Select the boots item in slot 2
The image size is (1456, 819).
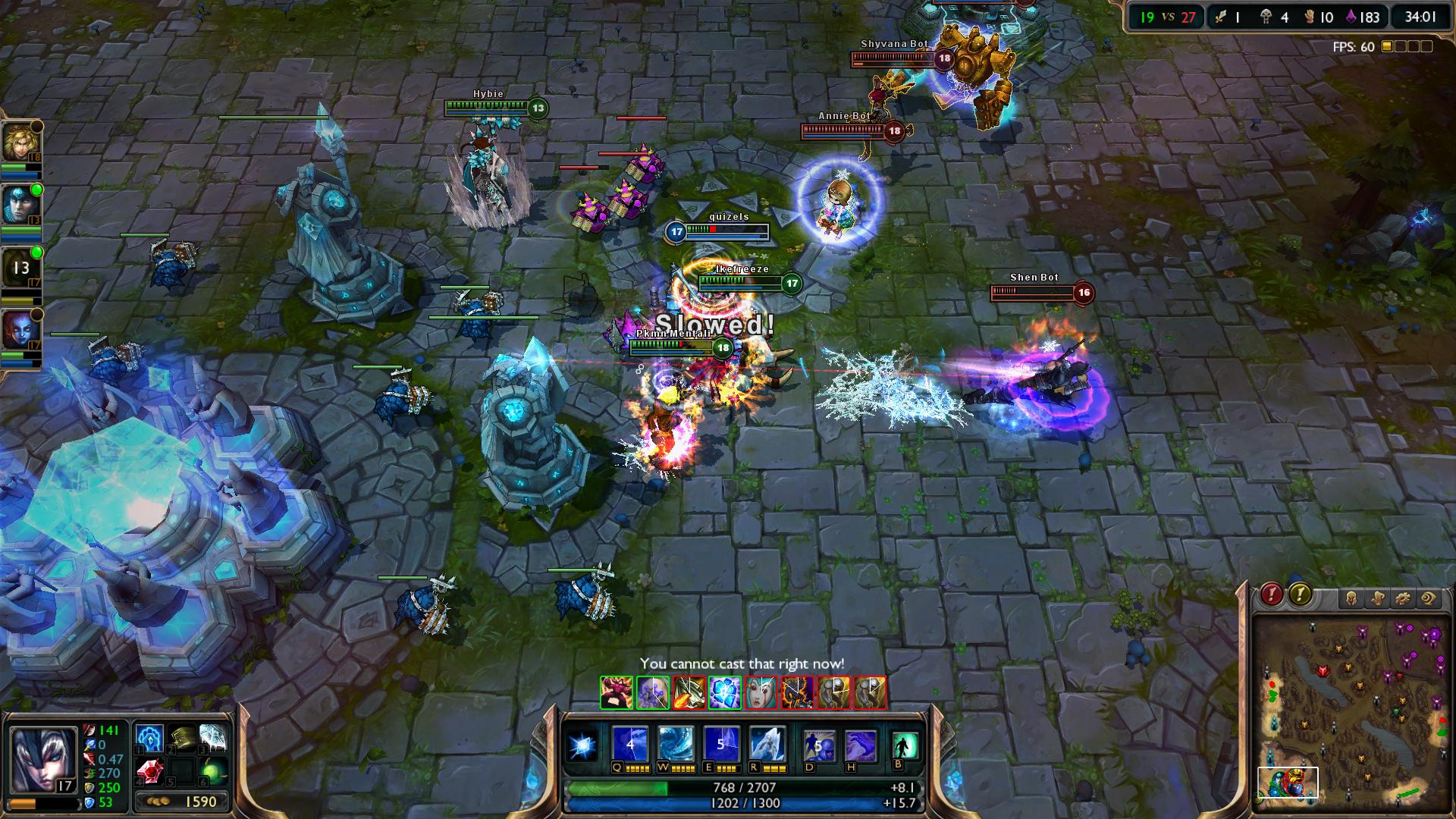pyautogui.click(x=182, y=738)
